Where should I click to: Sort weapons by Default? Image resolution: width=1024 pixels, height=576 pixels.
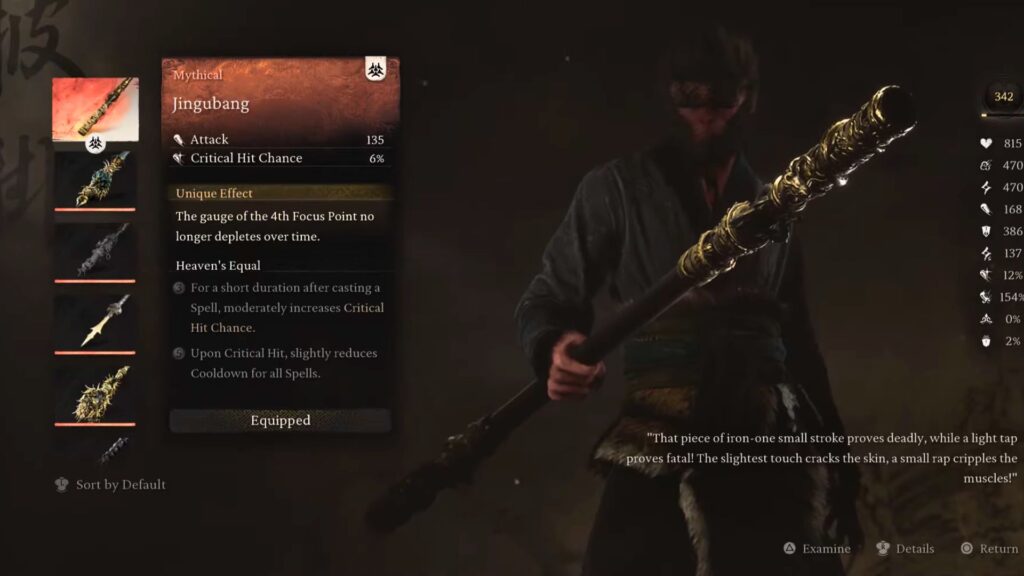coord(110,485)
